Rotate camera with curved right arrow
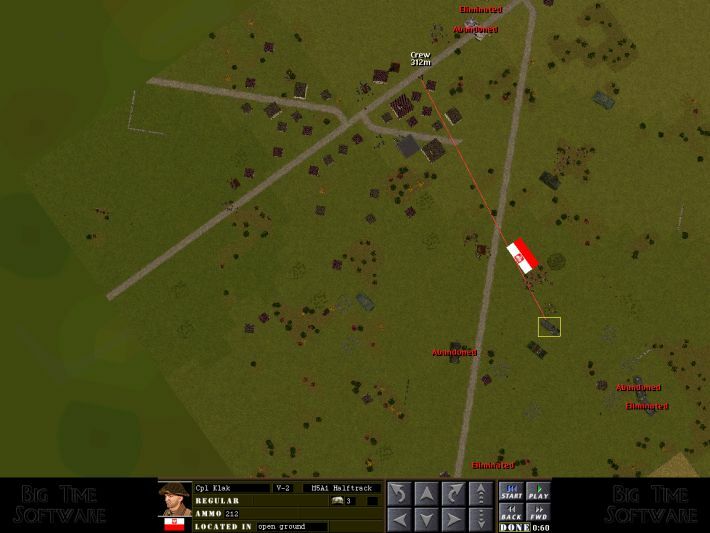Viewport: 710px width, 533px height. point(454,493)
